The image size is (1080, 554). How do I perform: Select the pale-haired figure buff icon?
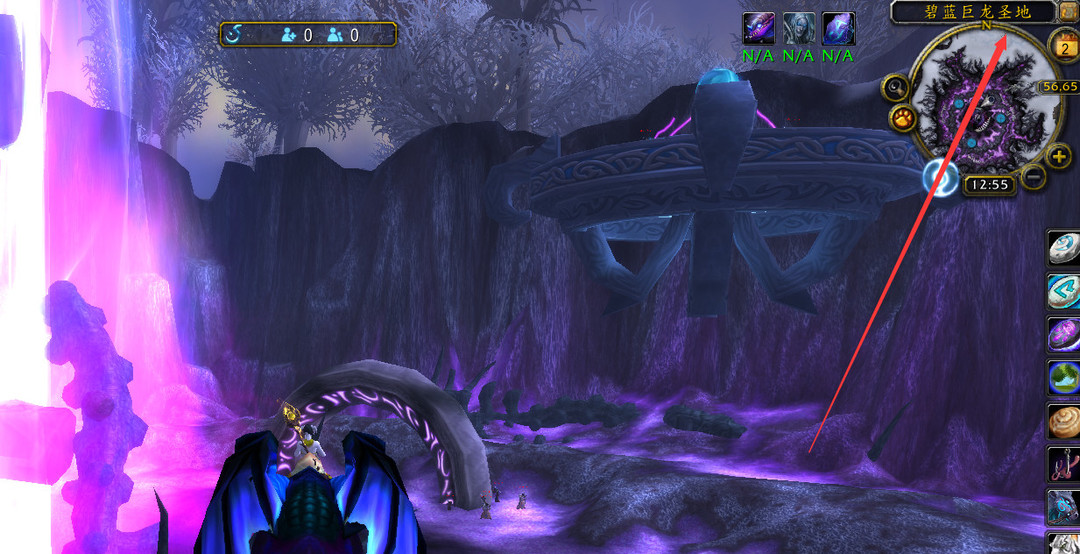tap(798, 28)
